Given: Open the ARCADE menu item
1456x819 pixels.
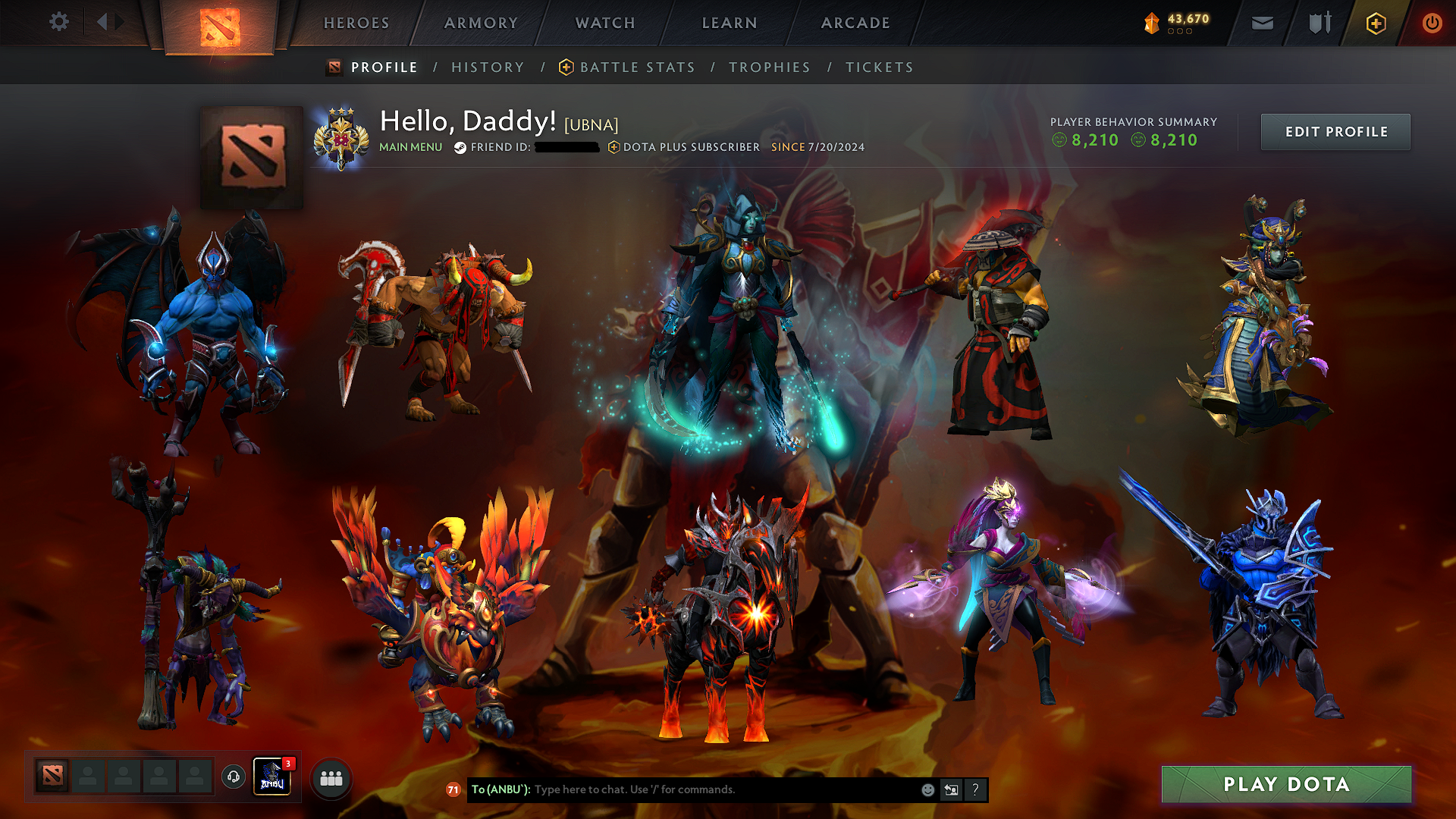Looking at the screenshot, I should click(855, 23).
